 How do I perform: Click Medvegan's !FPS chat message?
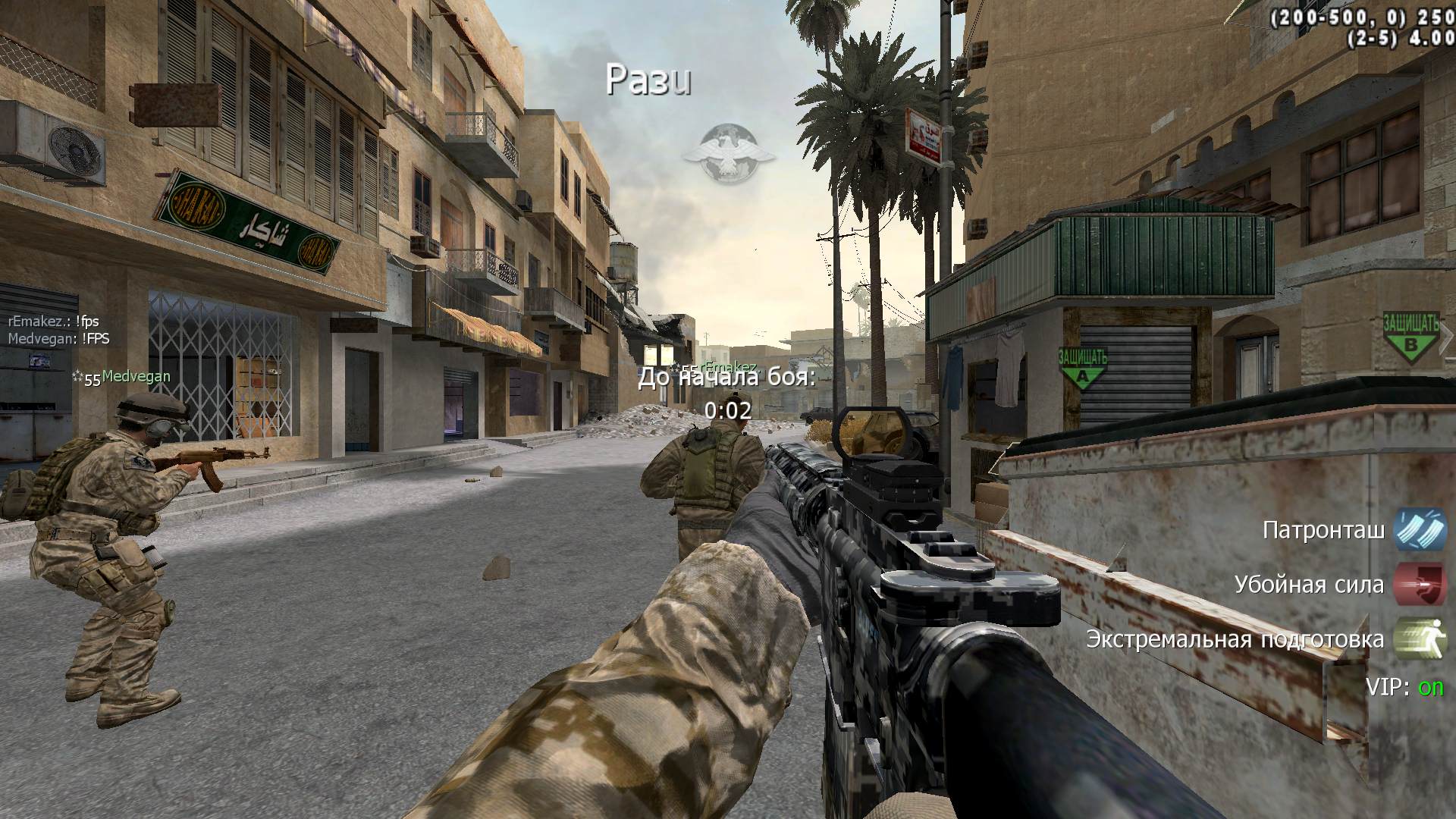point(59,339)
